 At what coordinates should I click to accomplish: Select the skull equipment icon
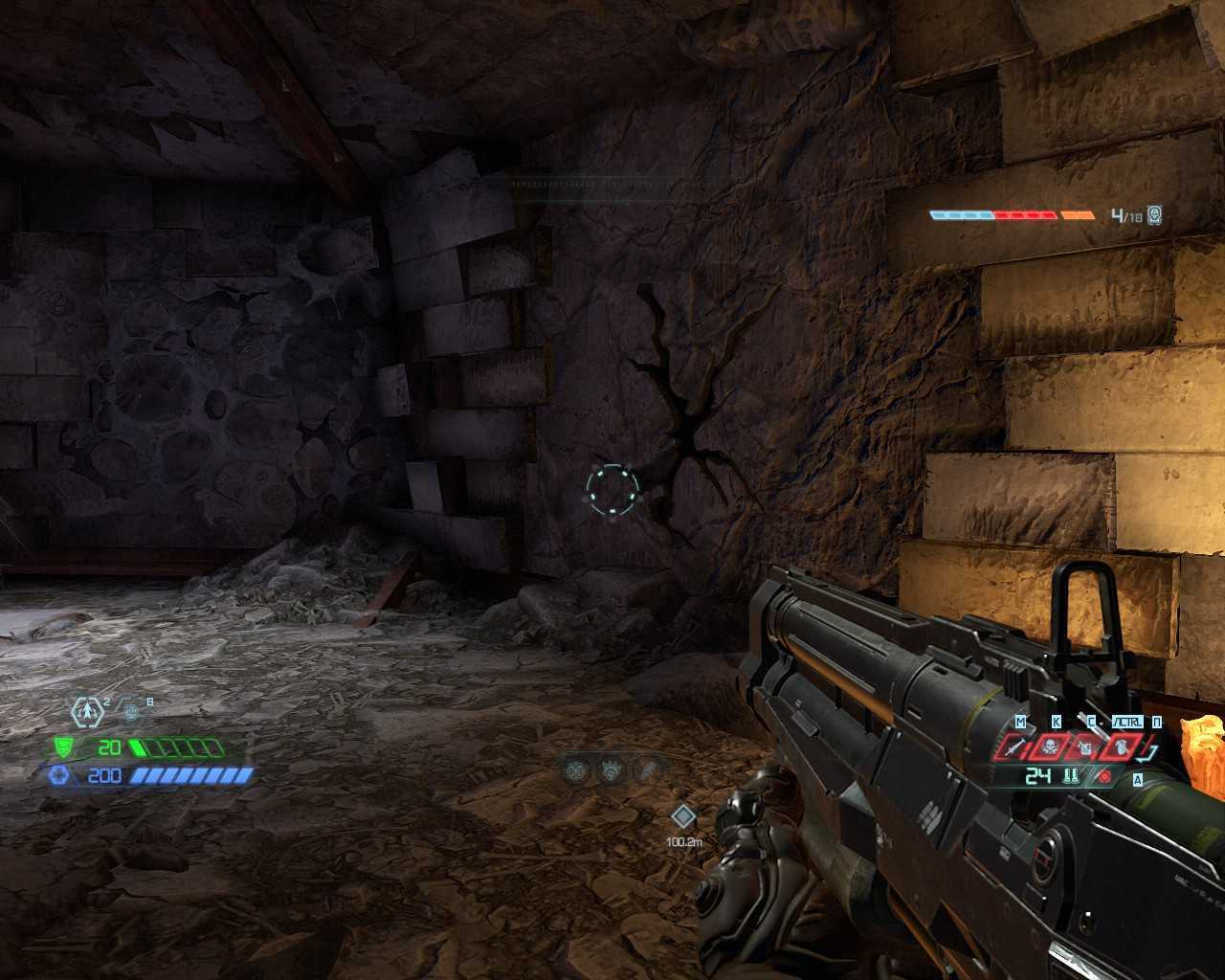[x=1052, y=747]
